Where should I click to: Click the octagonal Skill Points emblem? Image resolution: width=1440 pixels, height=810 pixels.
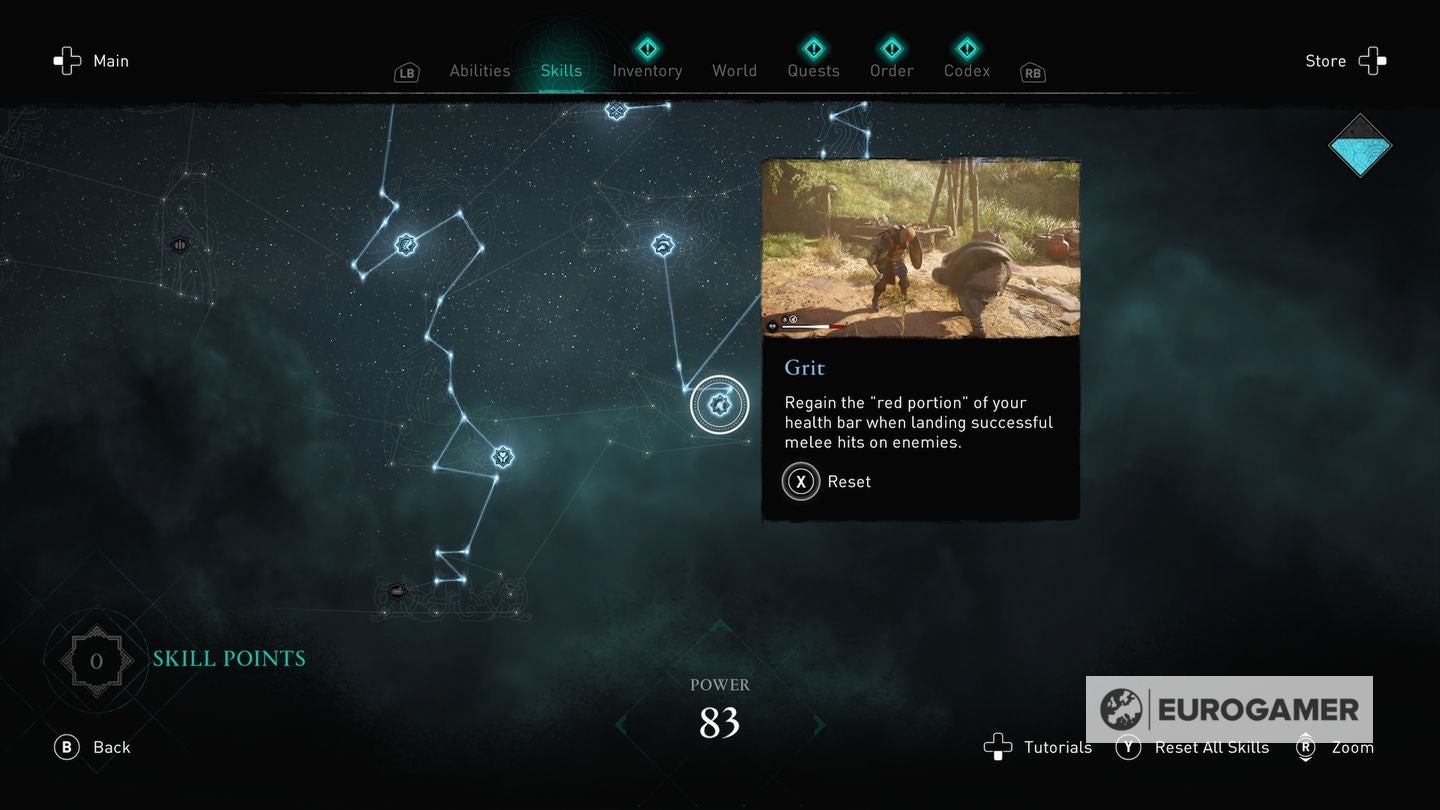point(97,659)
